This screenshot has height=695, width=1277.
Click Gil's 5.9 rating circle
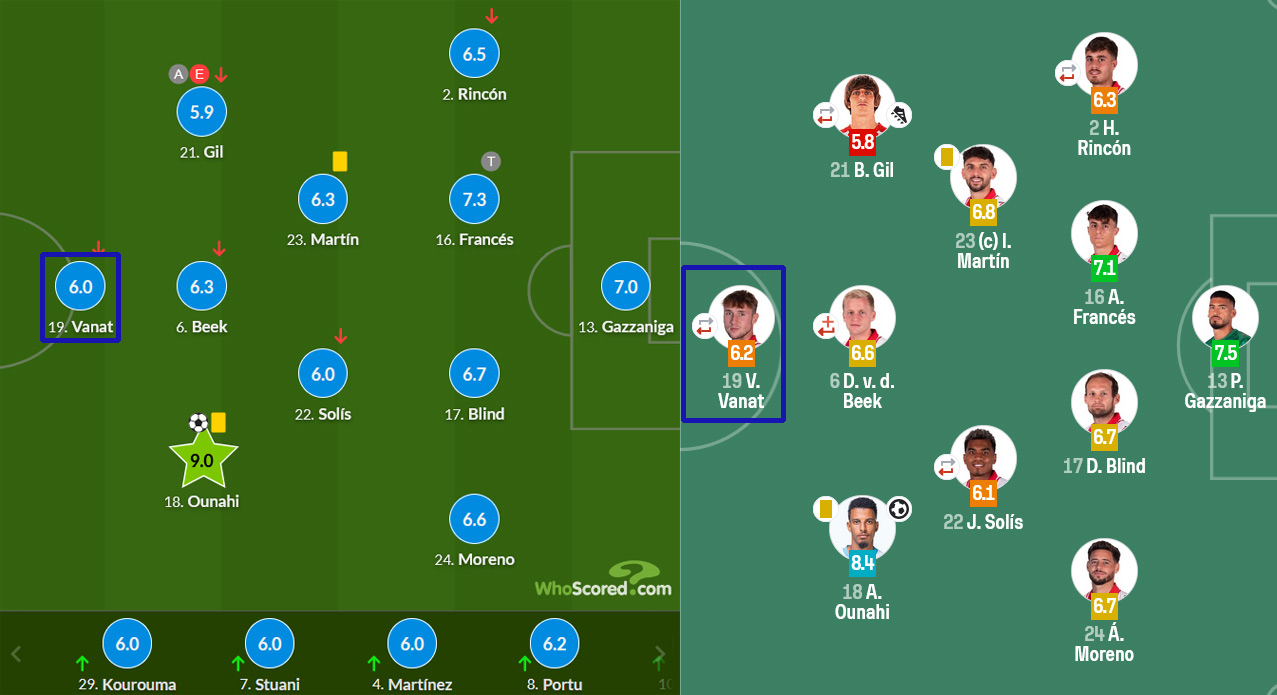point(202,112)
